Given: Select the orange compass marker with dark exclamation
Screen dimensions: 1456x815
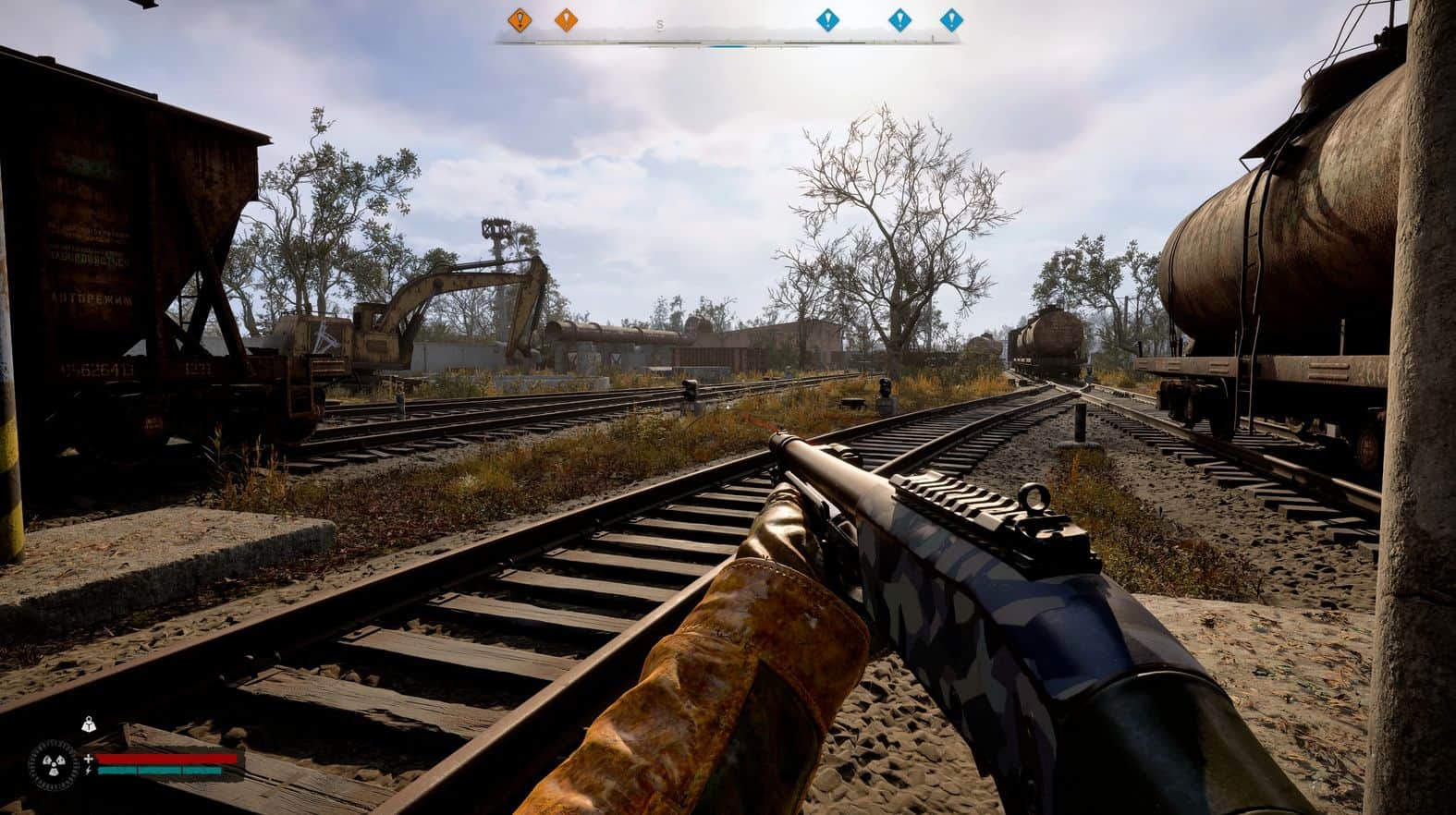Looking at the screenshot, I should click(520, 18).
